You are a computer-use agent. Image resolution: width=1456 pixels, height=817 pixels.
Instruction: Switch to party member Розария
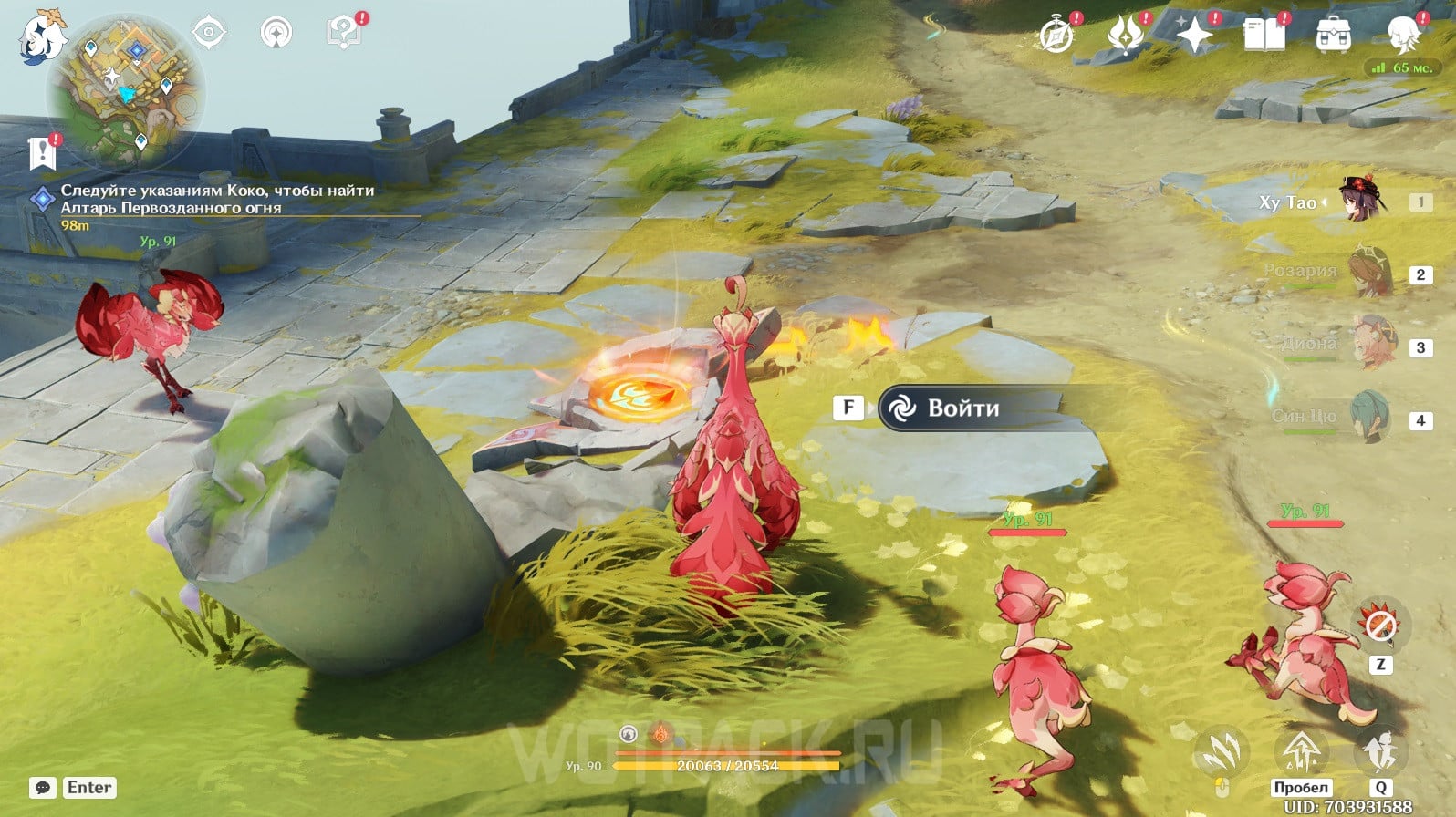coord(1368,273)
